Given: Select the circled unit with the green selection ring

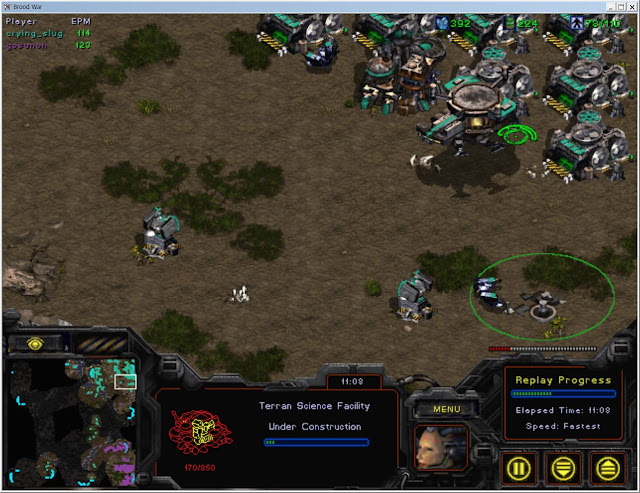Looking at the screenshot, I should [x=544, y=299].
